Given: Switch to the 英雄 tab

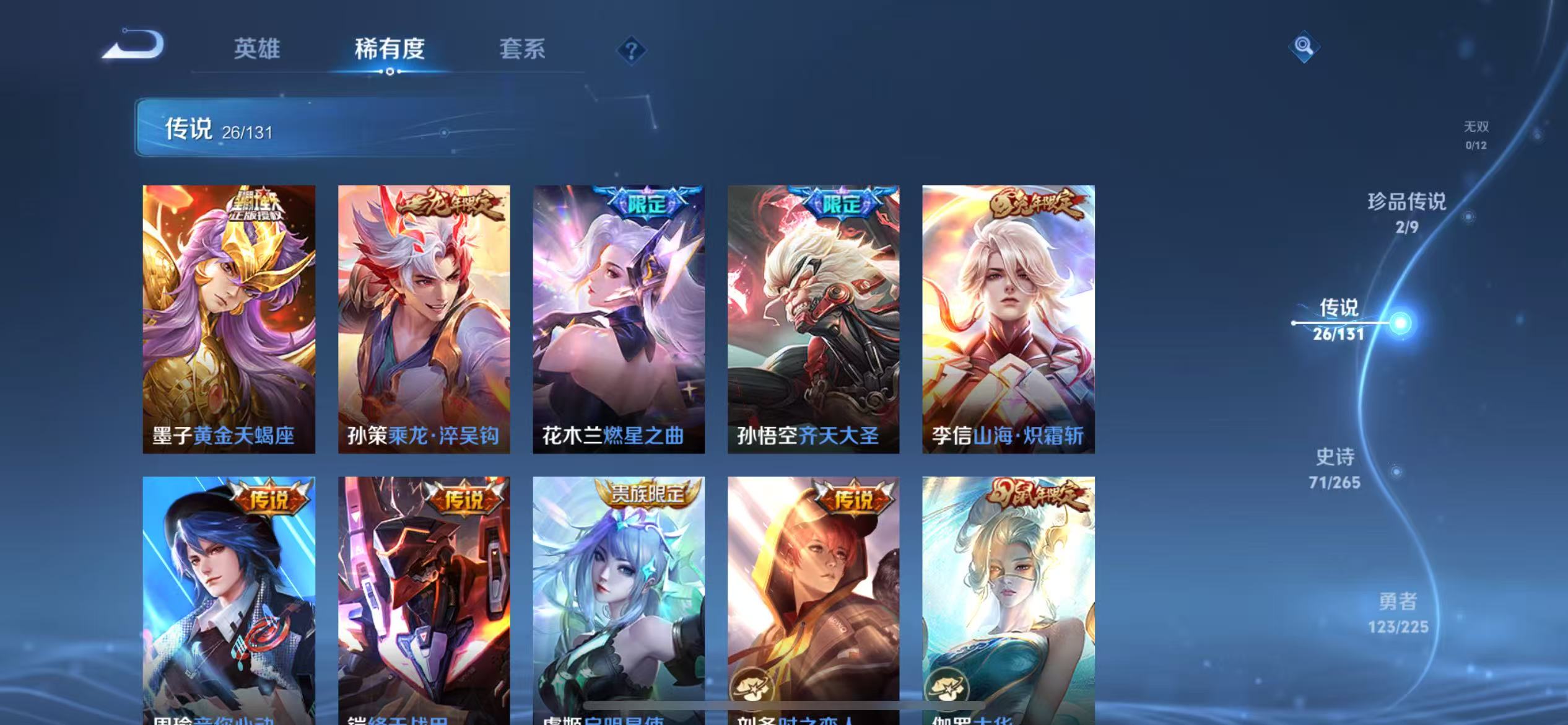Looking at the screenshot, I should 256,50.
